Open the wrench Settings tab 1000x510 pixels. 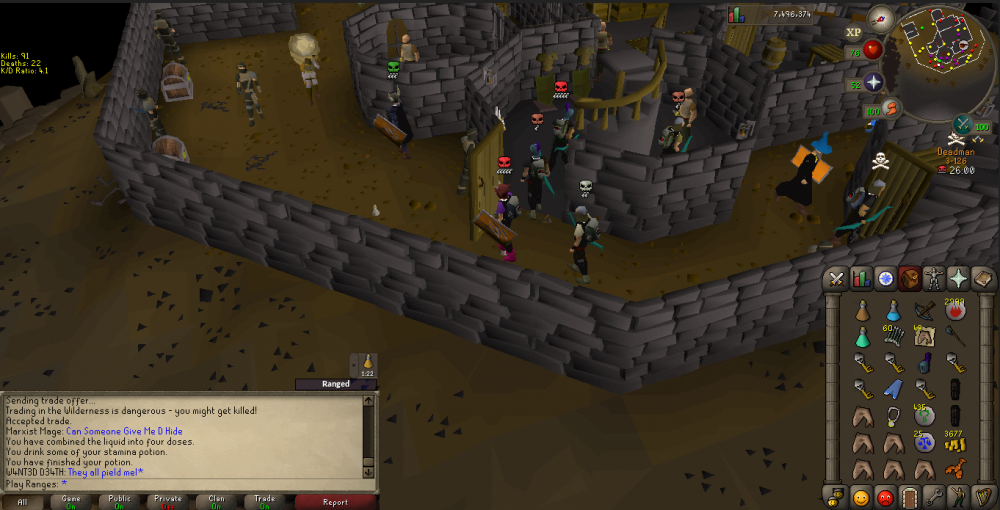tap(935, 496)
